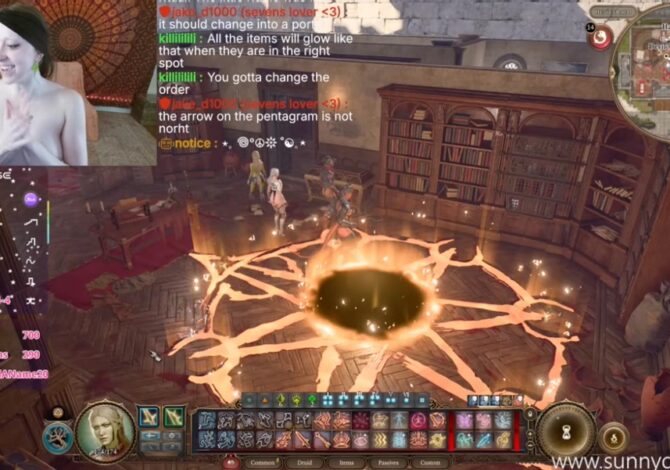
Task: Open the Items hotbar tab
Action: [x=347, y=463]
